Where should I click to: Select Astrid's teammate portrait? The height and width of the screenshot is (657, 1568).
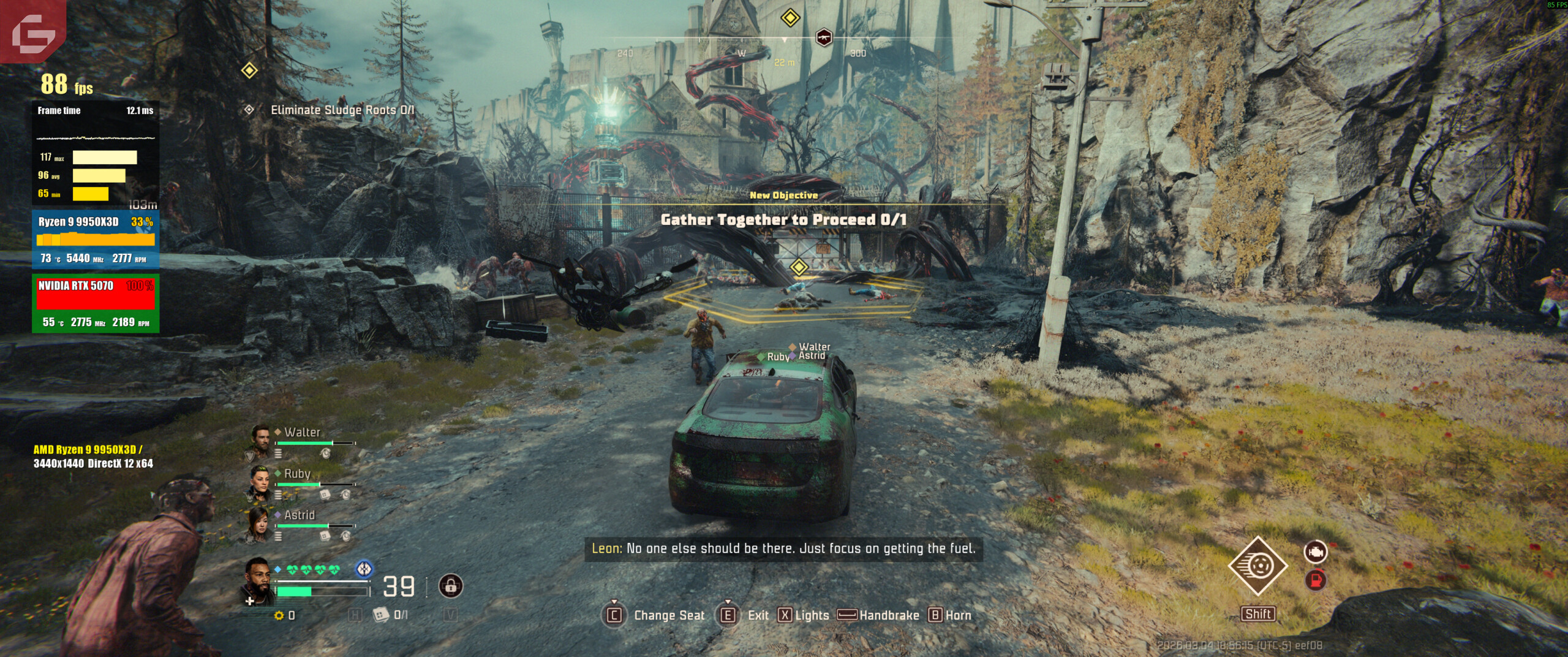tap(260, 524)
